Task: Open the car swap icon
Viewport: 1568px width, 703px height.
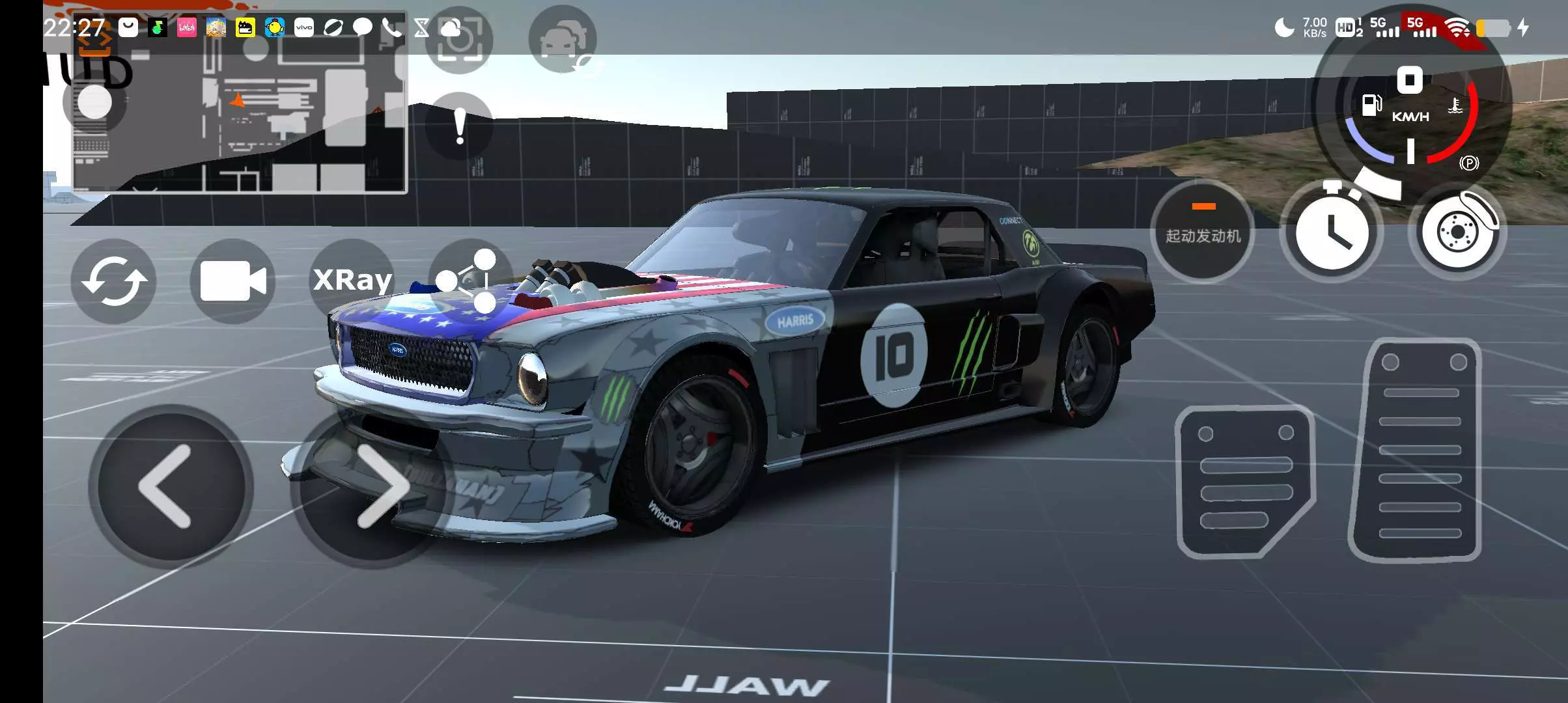Action: coord(563,40)
